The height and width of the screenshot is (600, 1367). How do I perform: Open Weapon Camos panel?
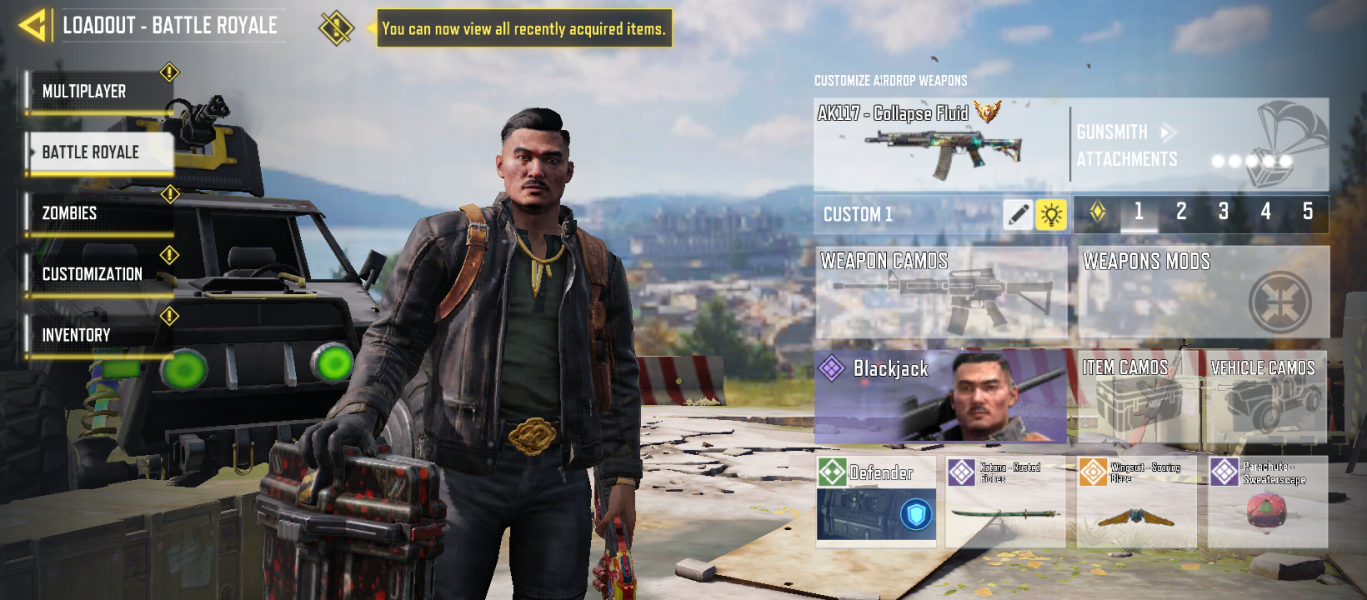[941, 293]
